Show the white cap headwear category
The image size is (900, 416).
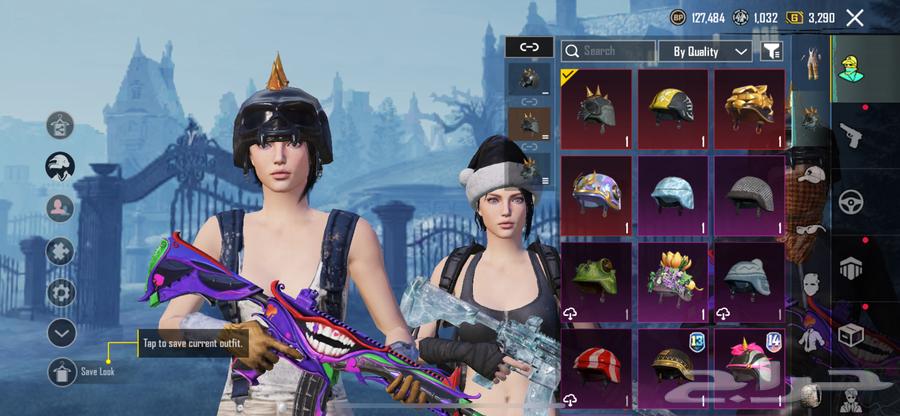click(811, 173)
